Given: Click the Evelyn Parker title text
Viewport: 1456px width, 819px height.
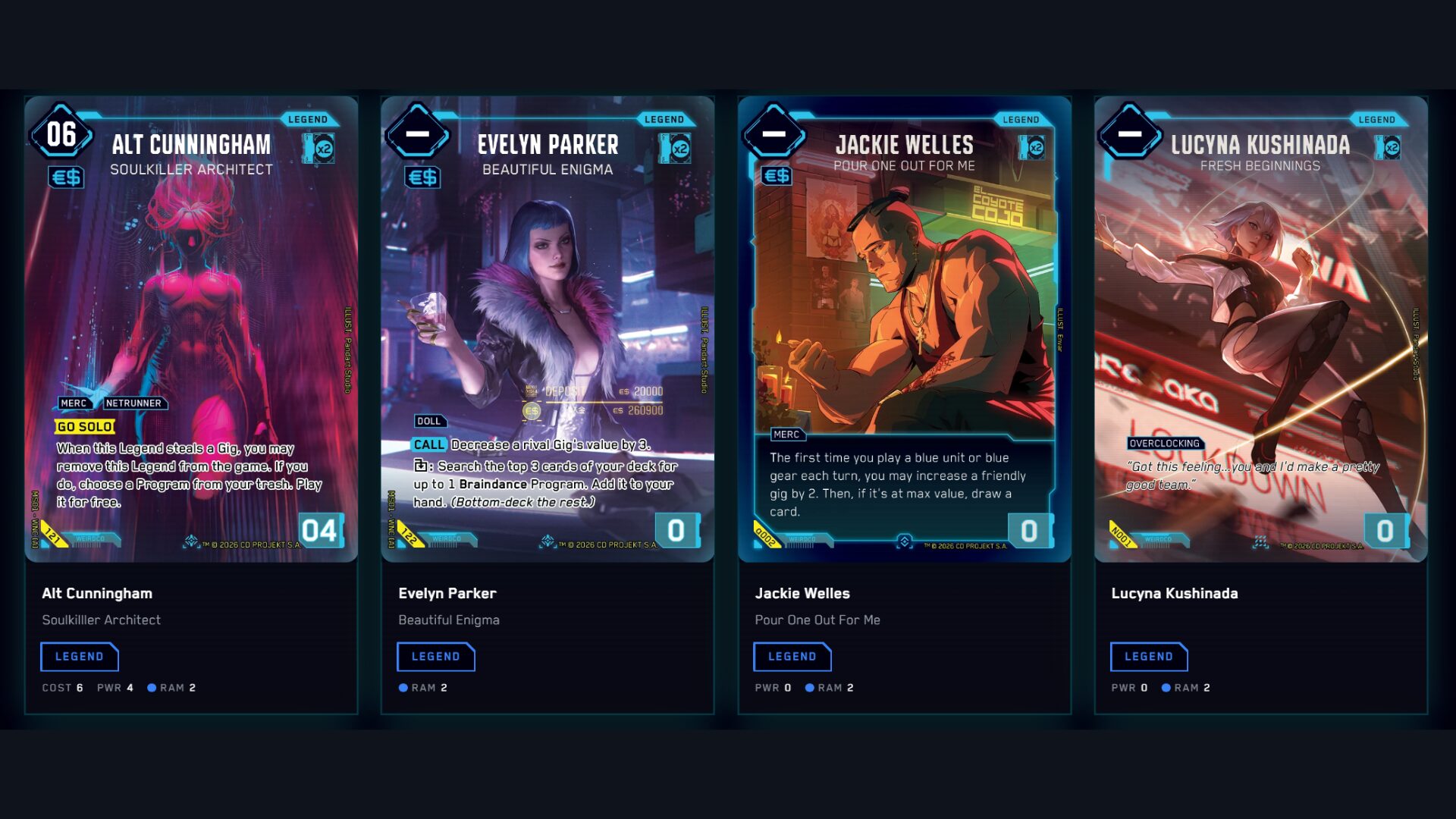Looking at the screenshot, I should 447,594.
